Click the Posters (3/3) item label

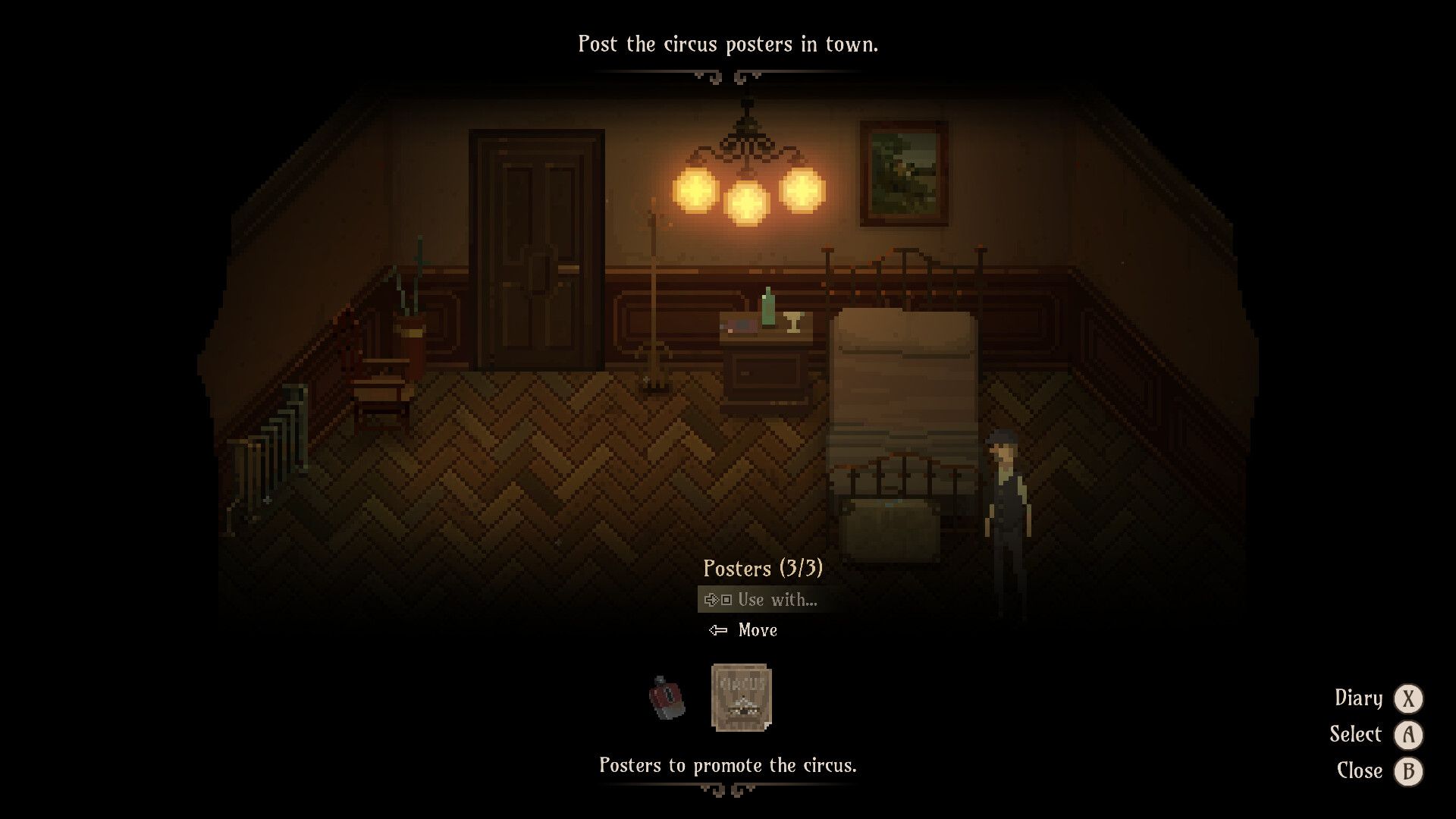764,569
